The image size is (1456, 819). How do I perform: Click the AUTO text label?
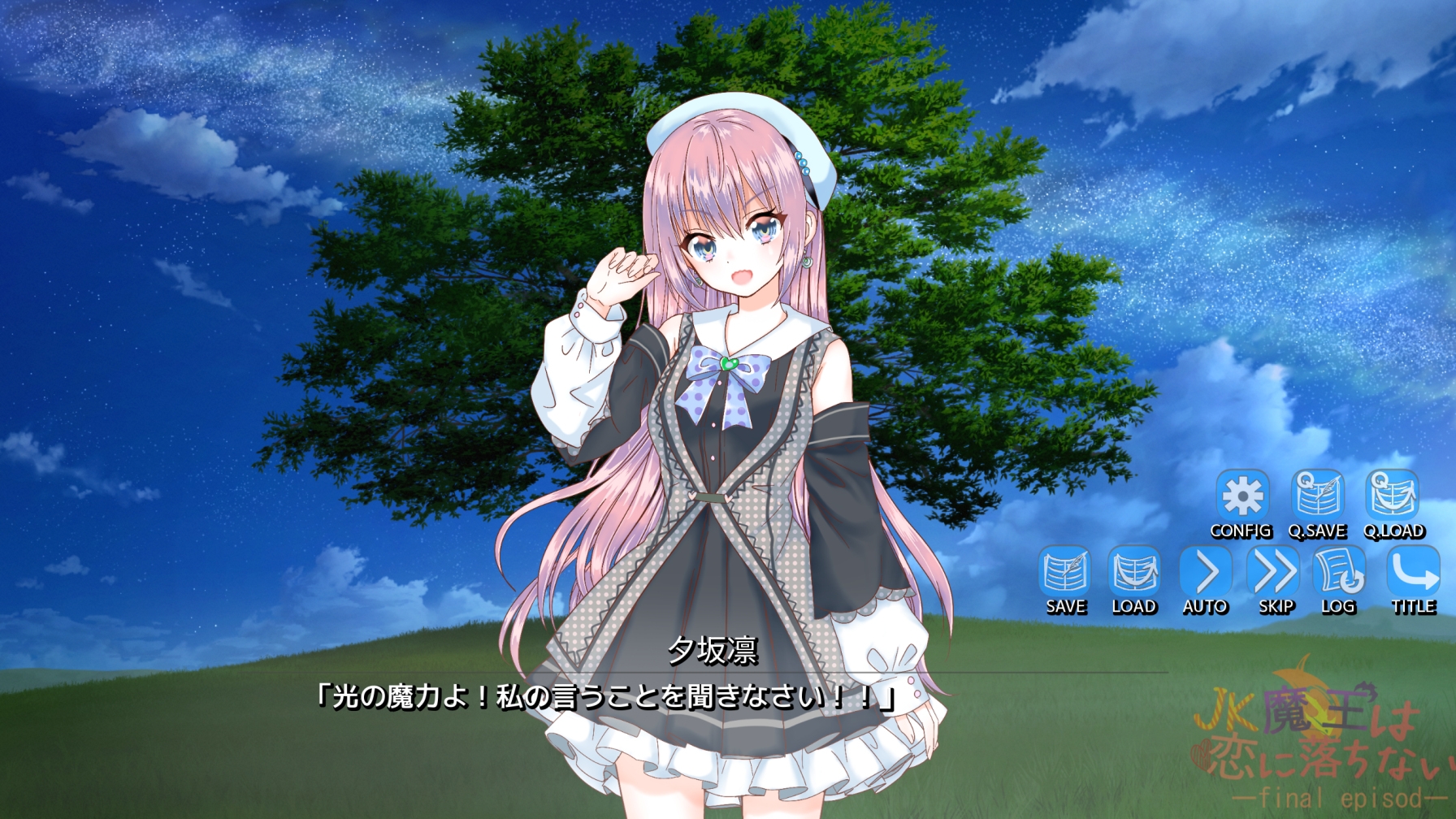[1206, 605]
